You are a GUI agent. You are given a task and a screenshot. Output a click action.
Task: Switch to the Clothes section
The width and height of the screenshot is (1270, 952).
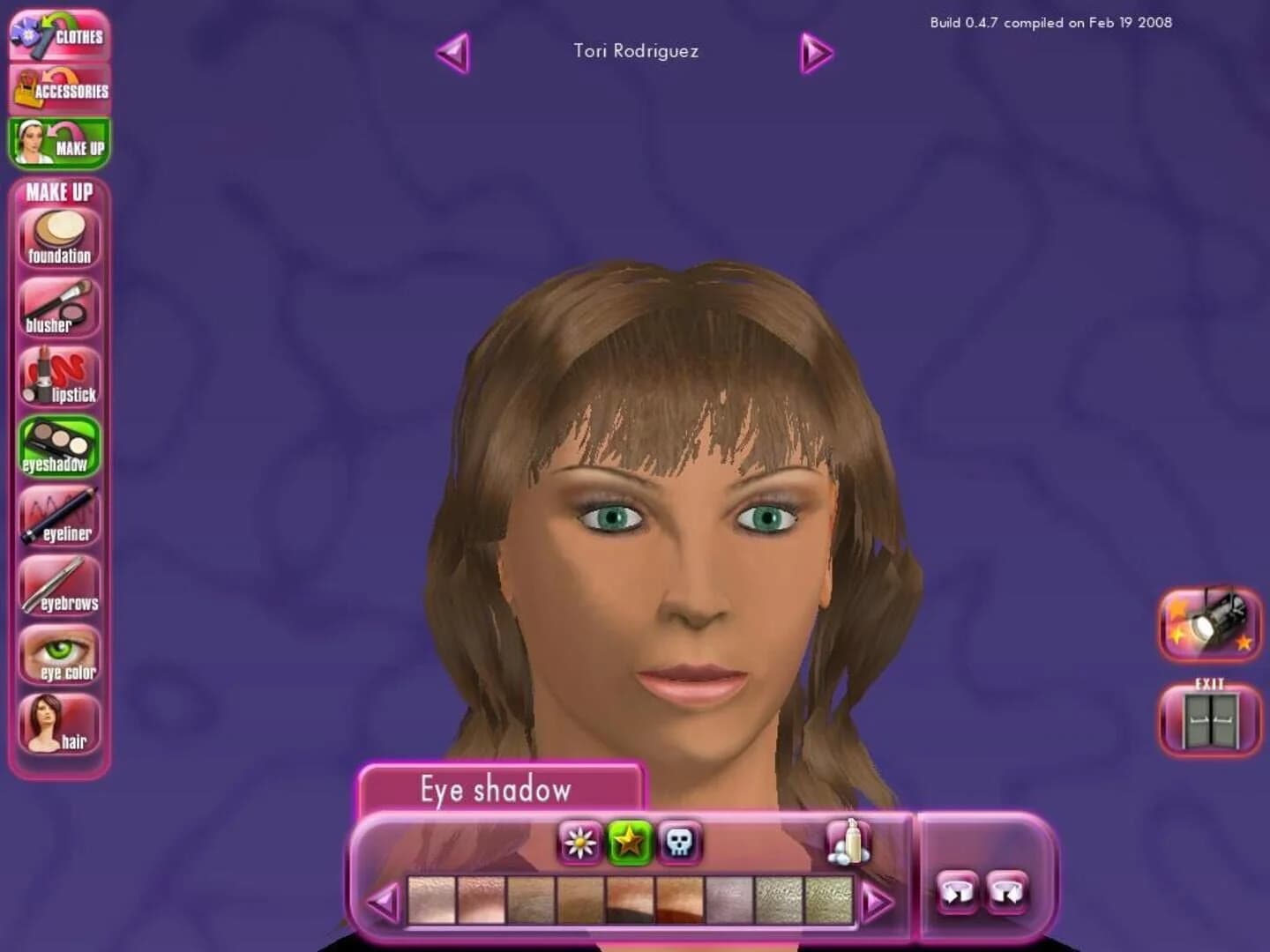coord(58,35)
